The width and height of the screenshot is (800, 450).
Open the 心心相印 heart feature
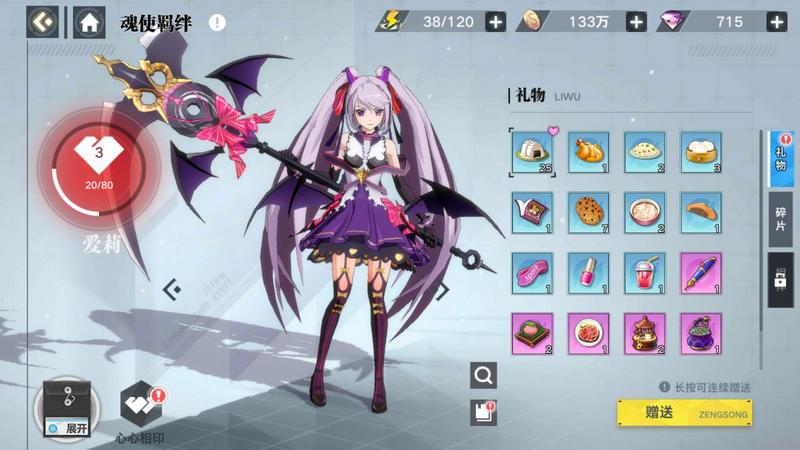(140, 407)
